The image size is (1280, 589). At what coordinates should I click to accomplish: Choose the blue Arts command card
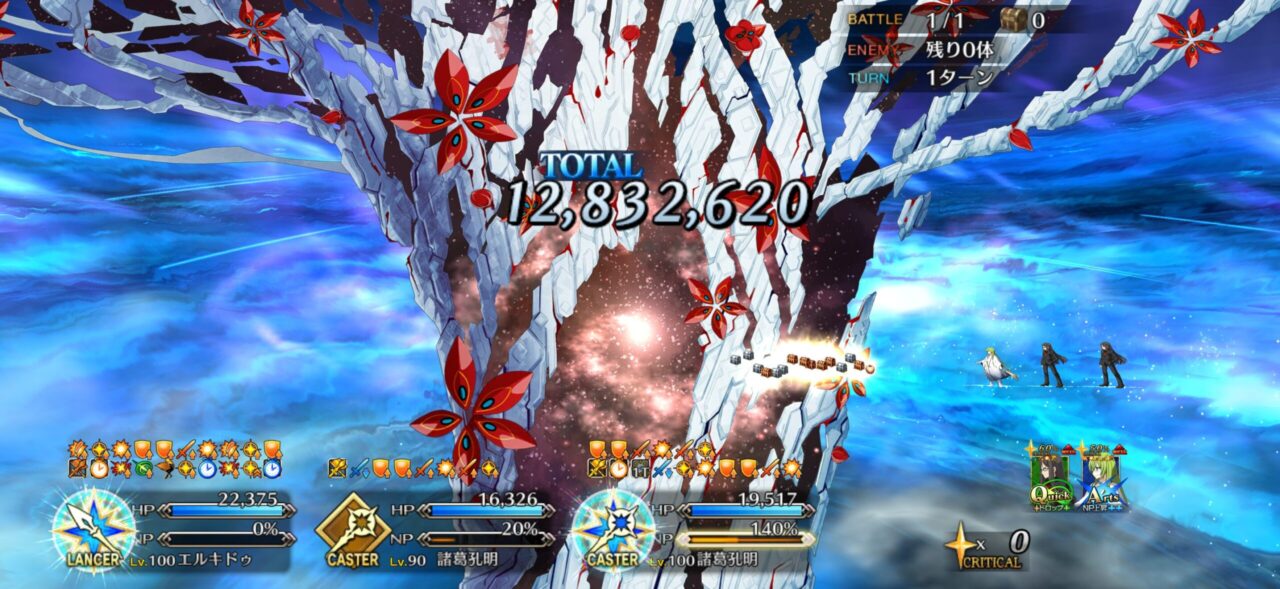1102,480
